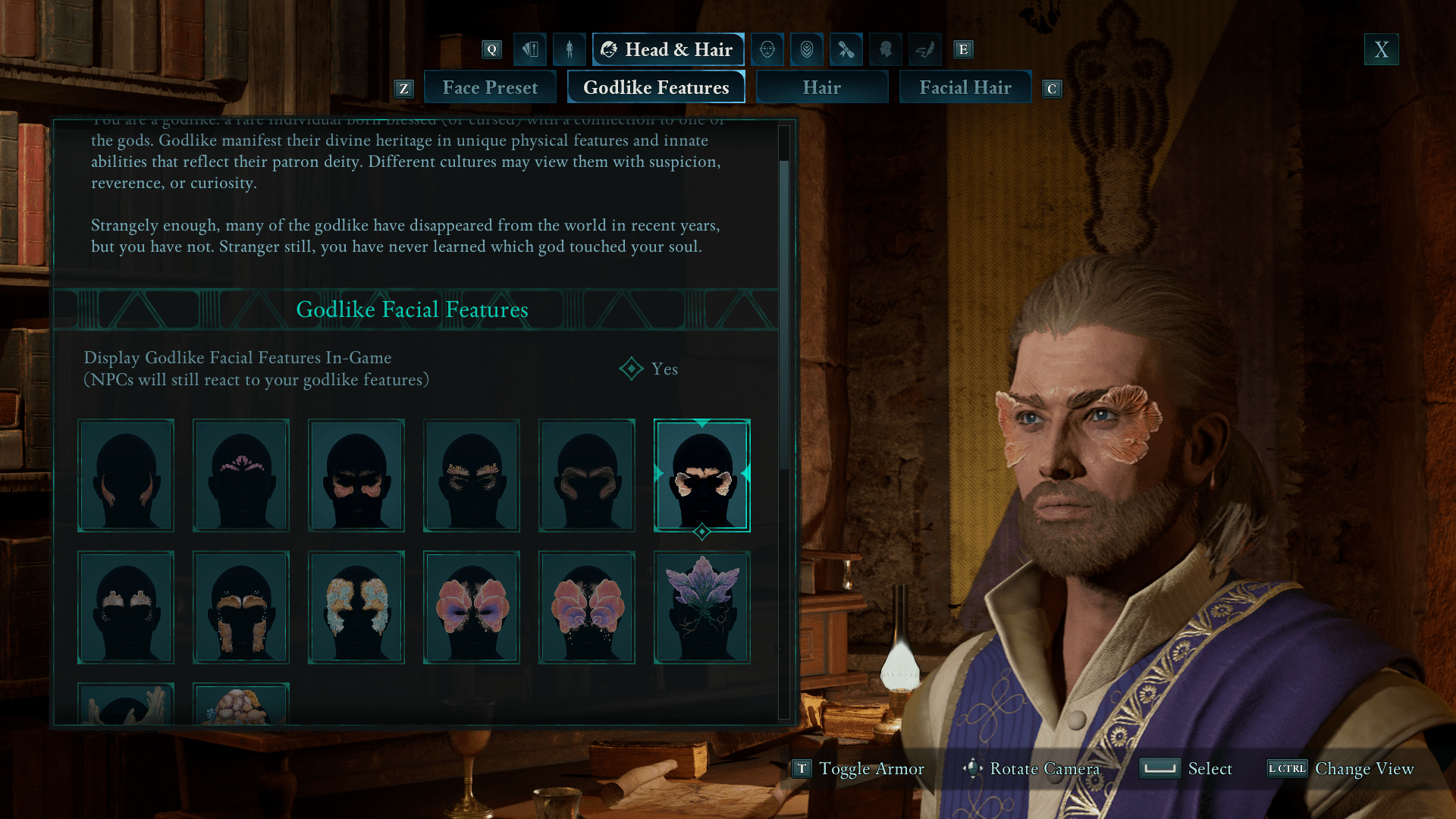Image resolution: width=1456 pixels, height=819 pixels.
Task: Choose the purple leaf godlike feature
Action: point(701,607)
